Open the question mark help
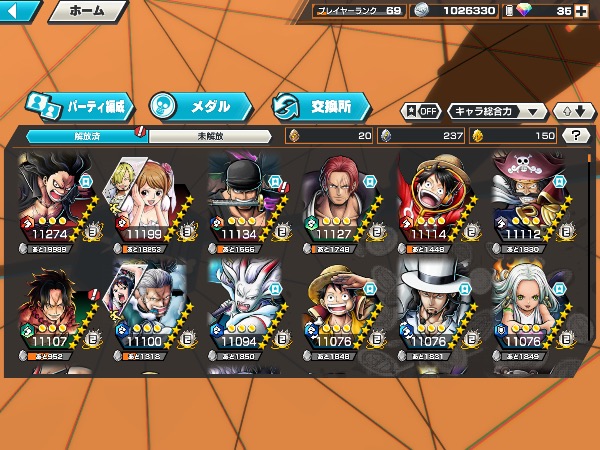The width and height of the screenshot is (600, 450). point(575,136)
